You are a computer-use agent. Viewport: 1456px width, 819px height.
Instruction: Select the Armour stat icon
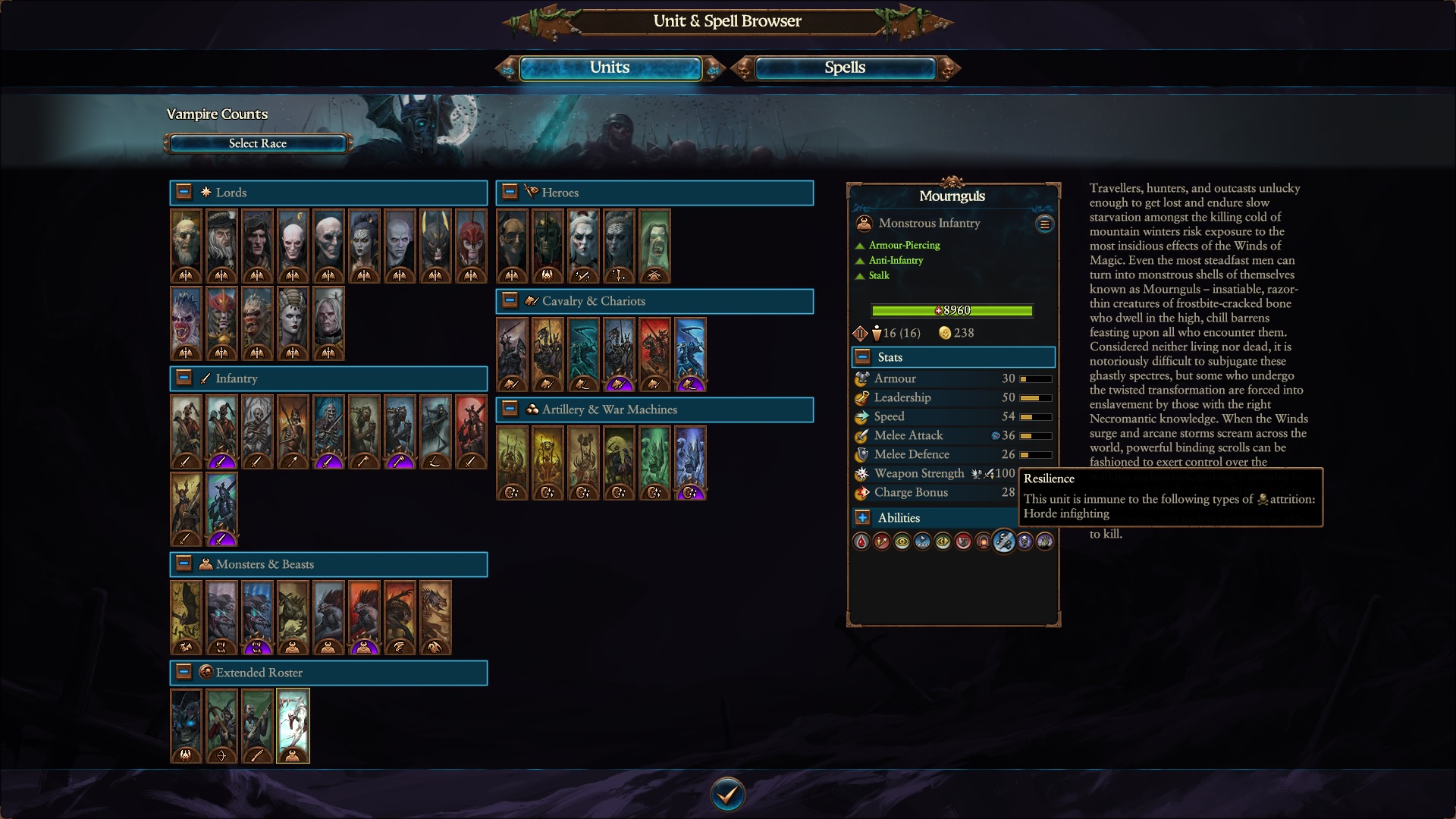[861, 378]
